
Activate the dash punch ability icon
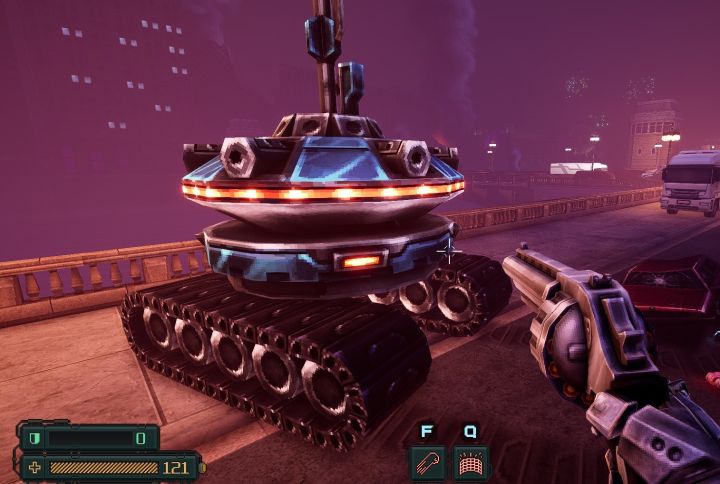(427, 462)
